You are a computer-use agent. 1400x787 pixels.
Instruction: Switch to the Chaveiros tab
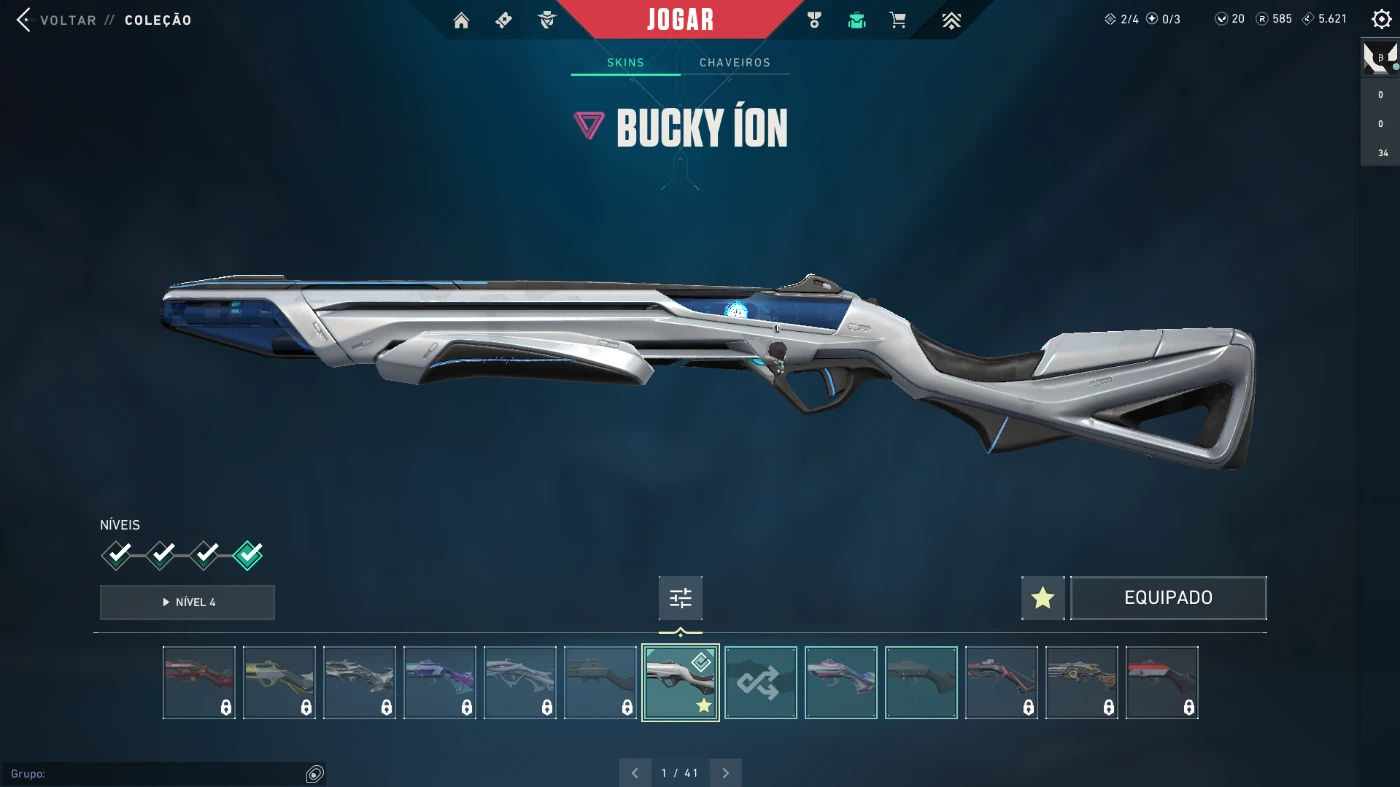coord(735,62)
